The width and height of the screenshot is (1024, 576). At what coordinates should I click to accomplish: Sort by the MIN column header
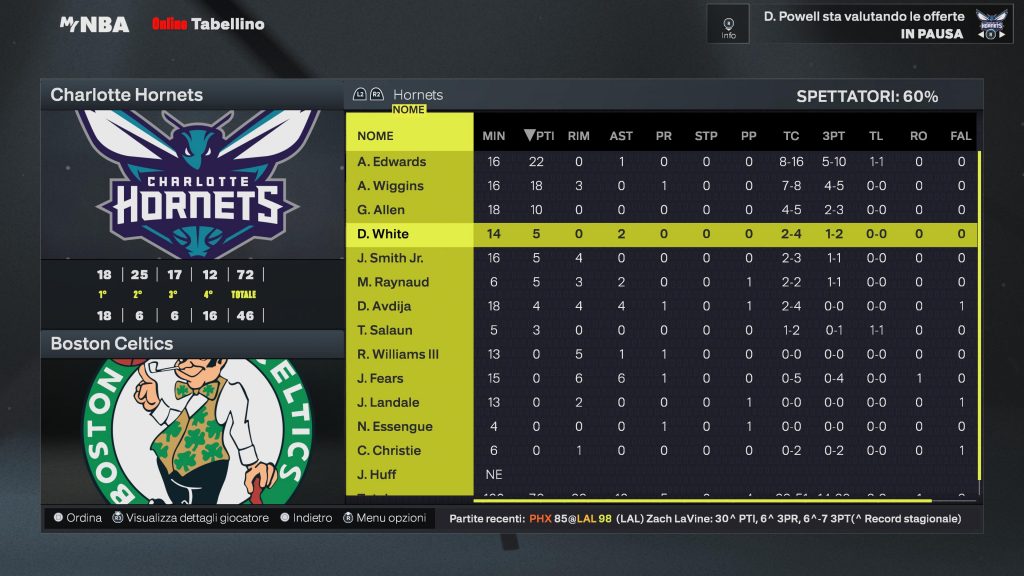tap(494, 136)
